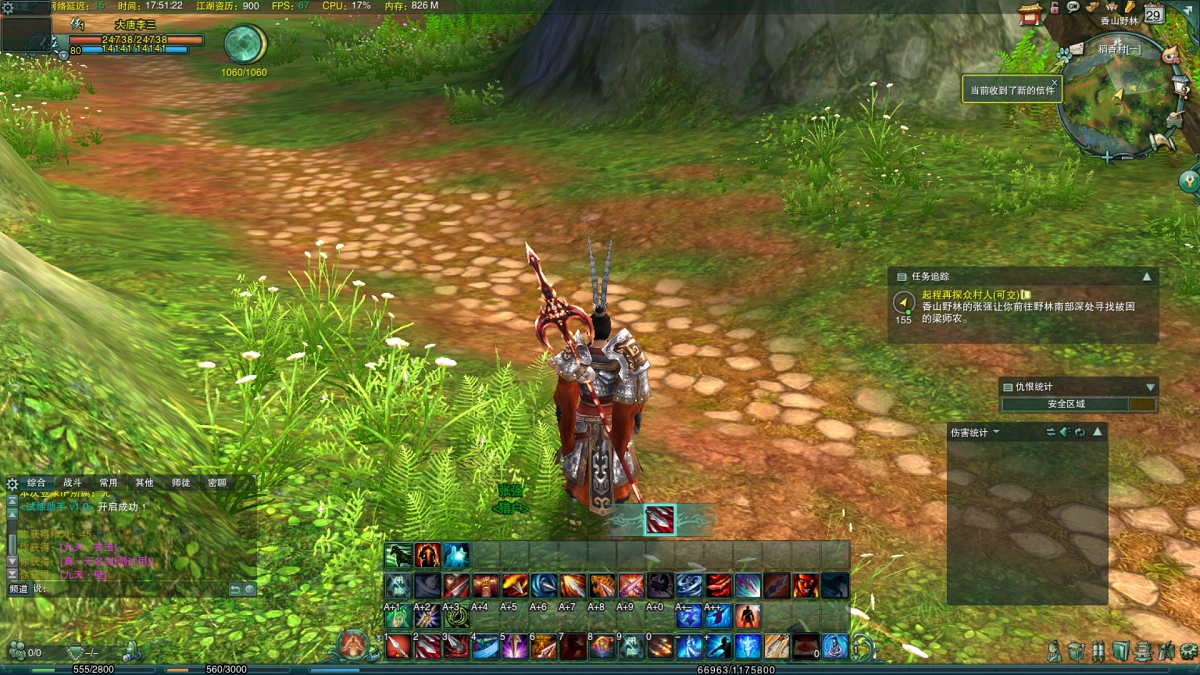This screenshot has width=1200, height=675.
Task: Close the new mail notification popup
Action: click(1053, 82)
